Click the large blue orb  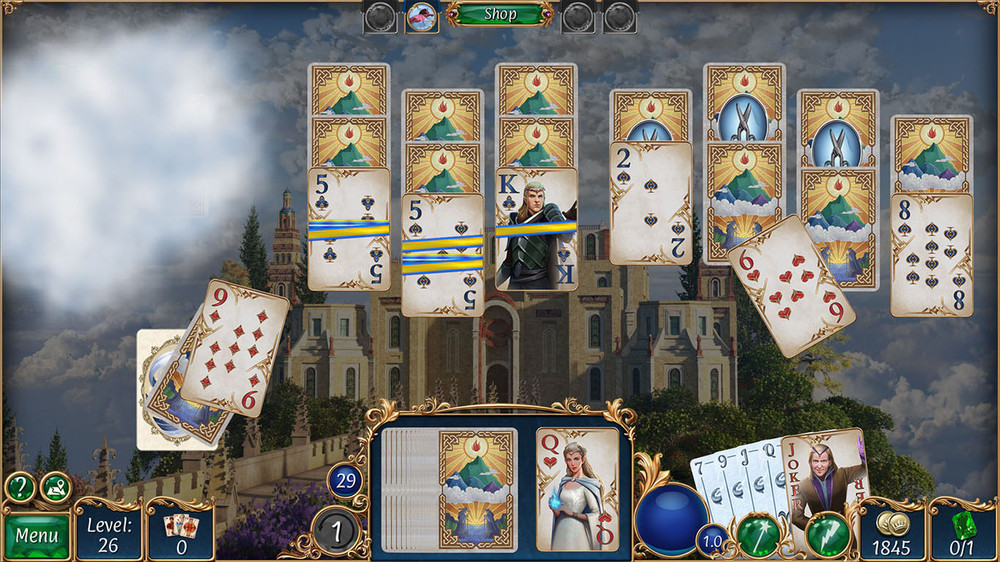click(672, 518)
